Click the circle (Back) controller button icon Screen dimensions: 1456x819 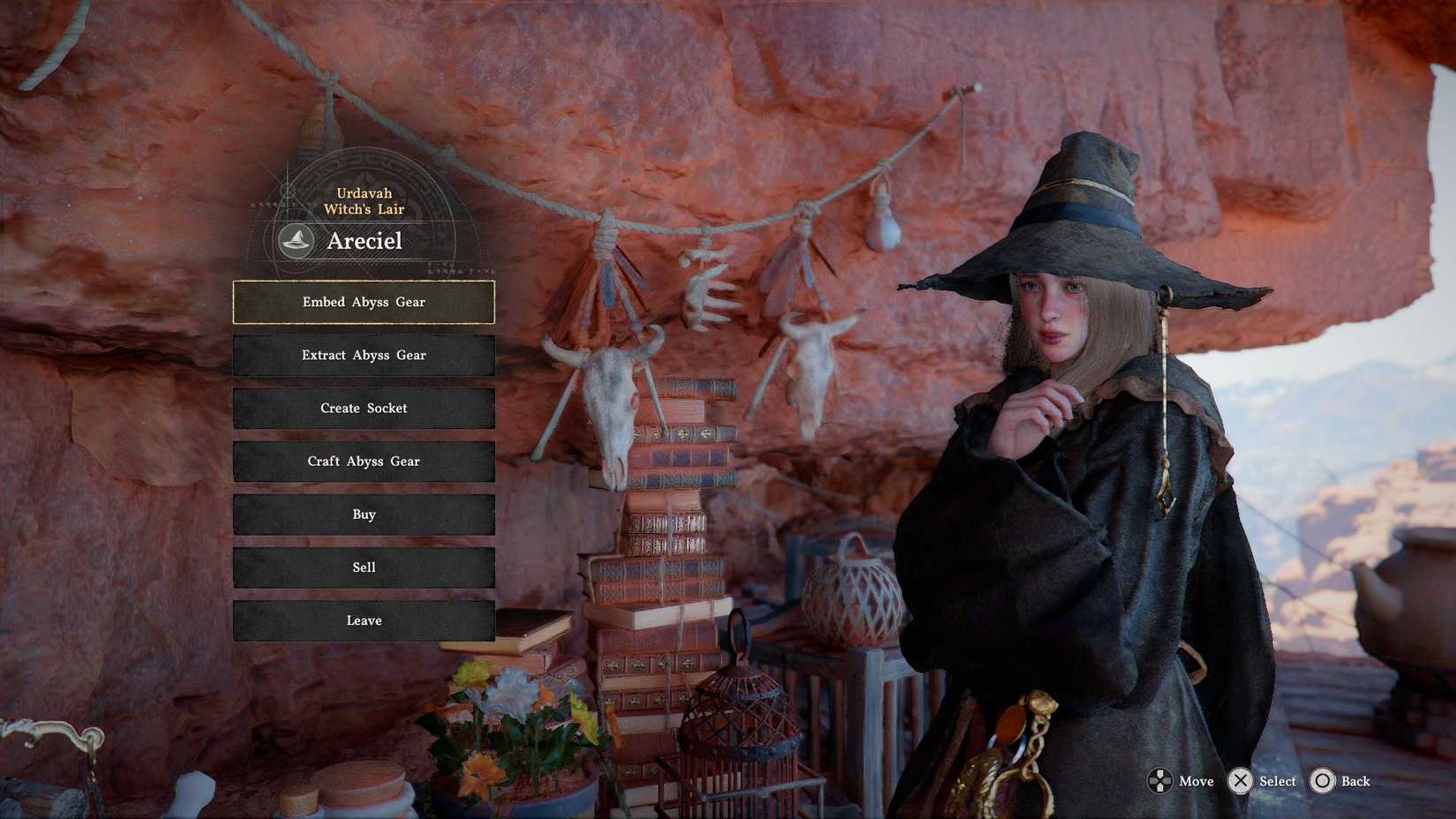point(1324,781)
